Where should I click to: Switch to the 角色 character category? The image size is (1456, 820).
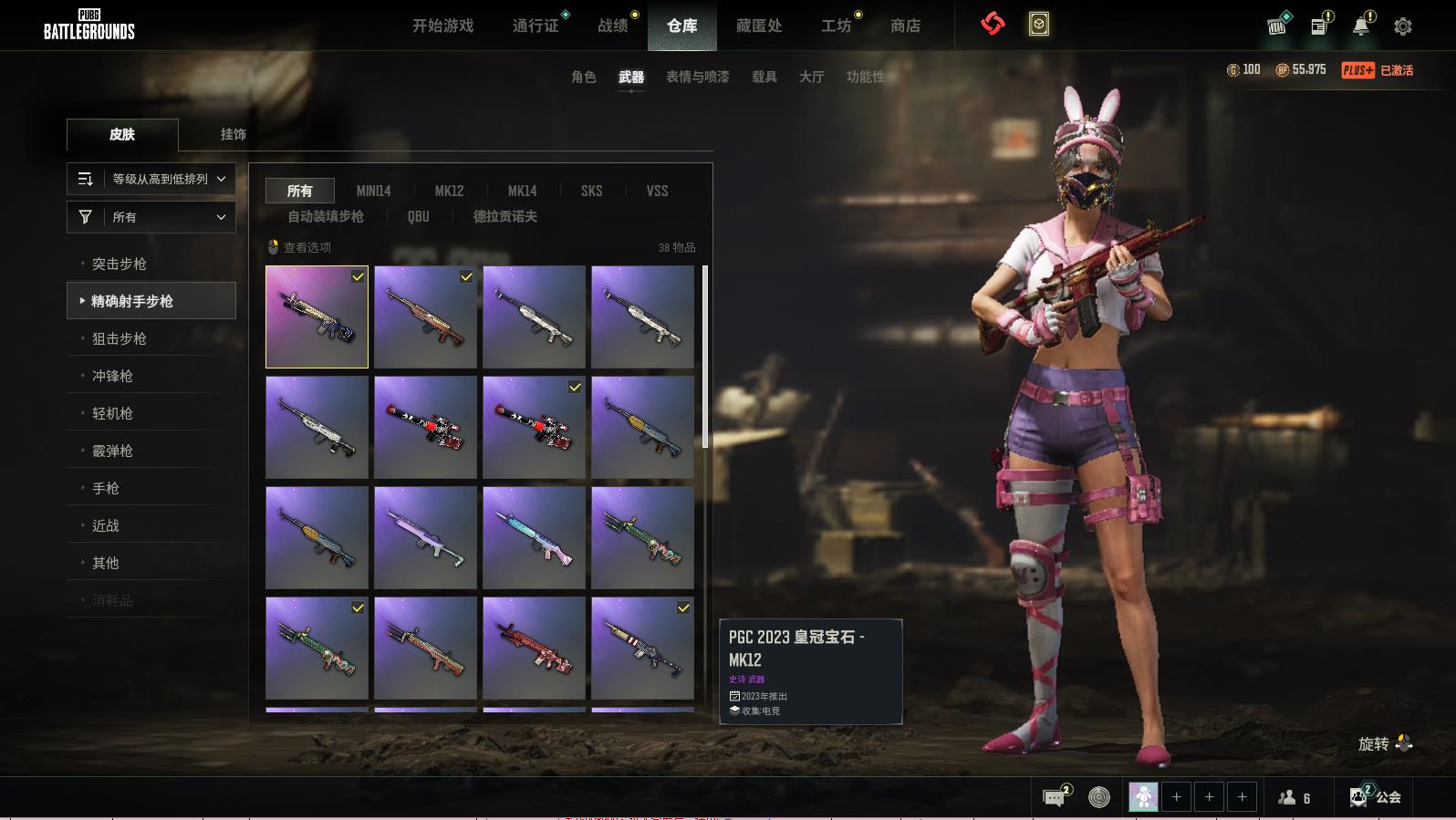pyautogui.click(x=583, y=77)
